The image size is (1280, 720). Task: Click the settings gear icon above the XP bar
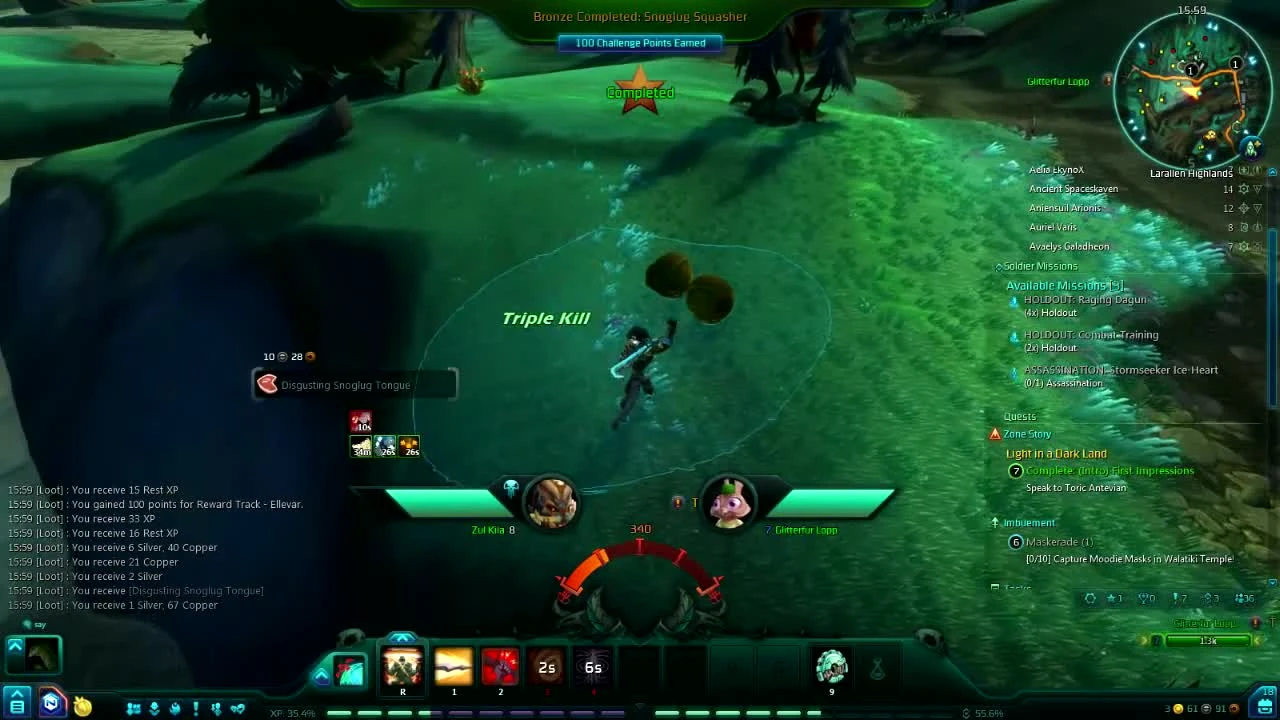1090,597
